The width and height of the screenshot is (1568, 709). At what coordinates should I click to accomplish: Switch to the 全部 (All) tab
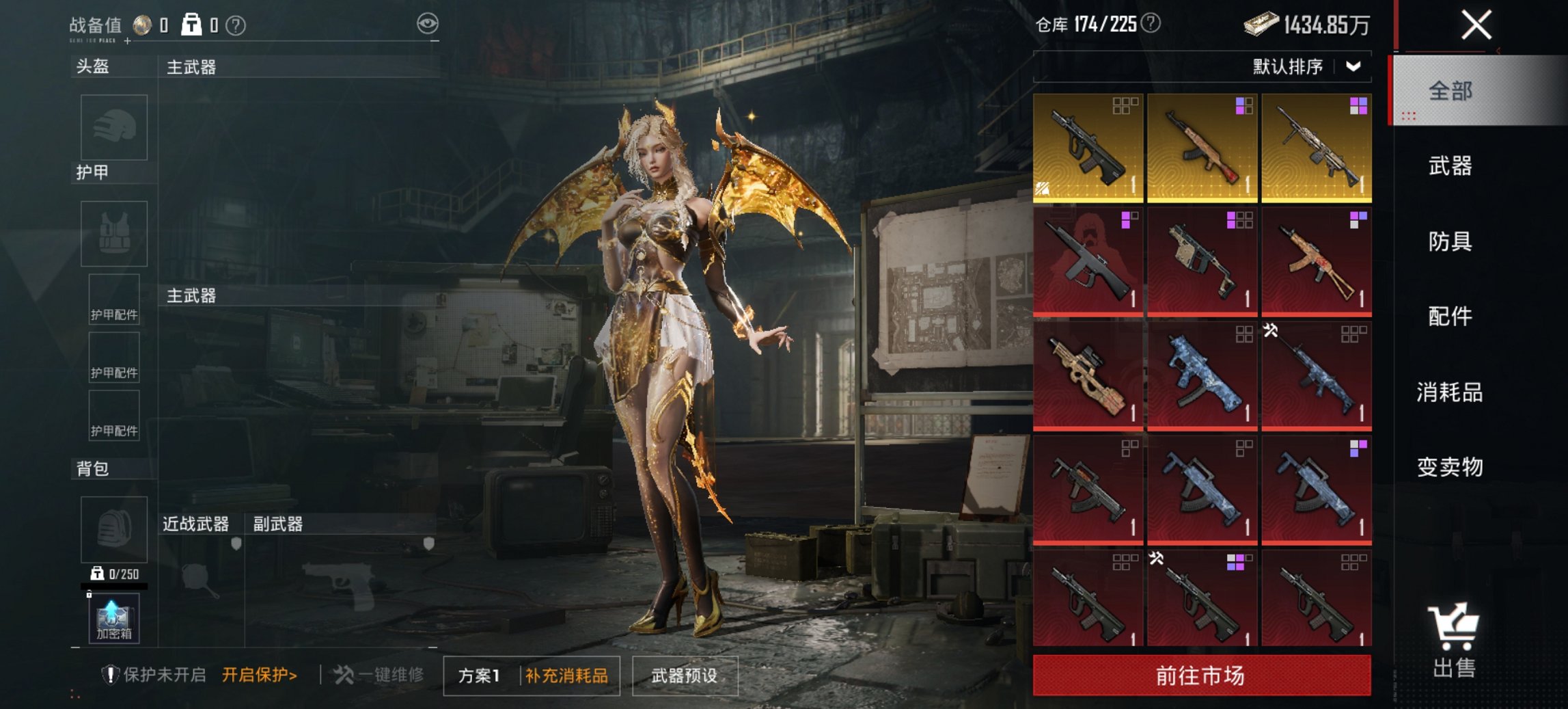click(x=1450, y=91)
